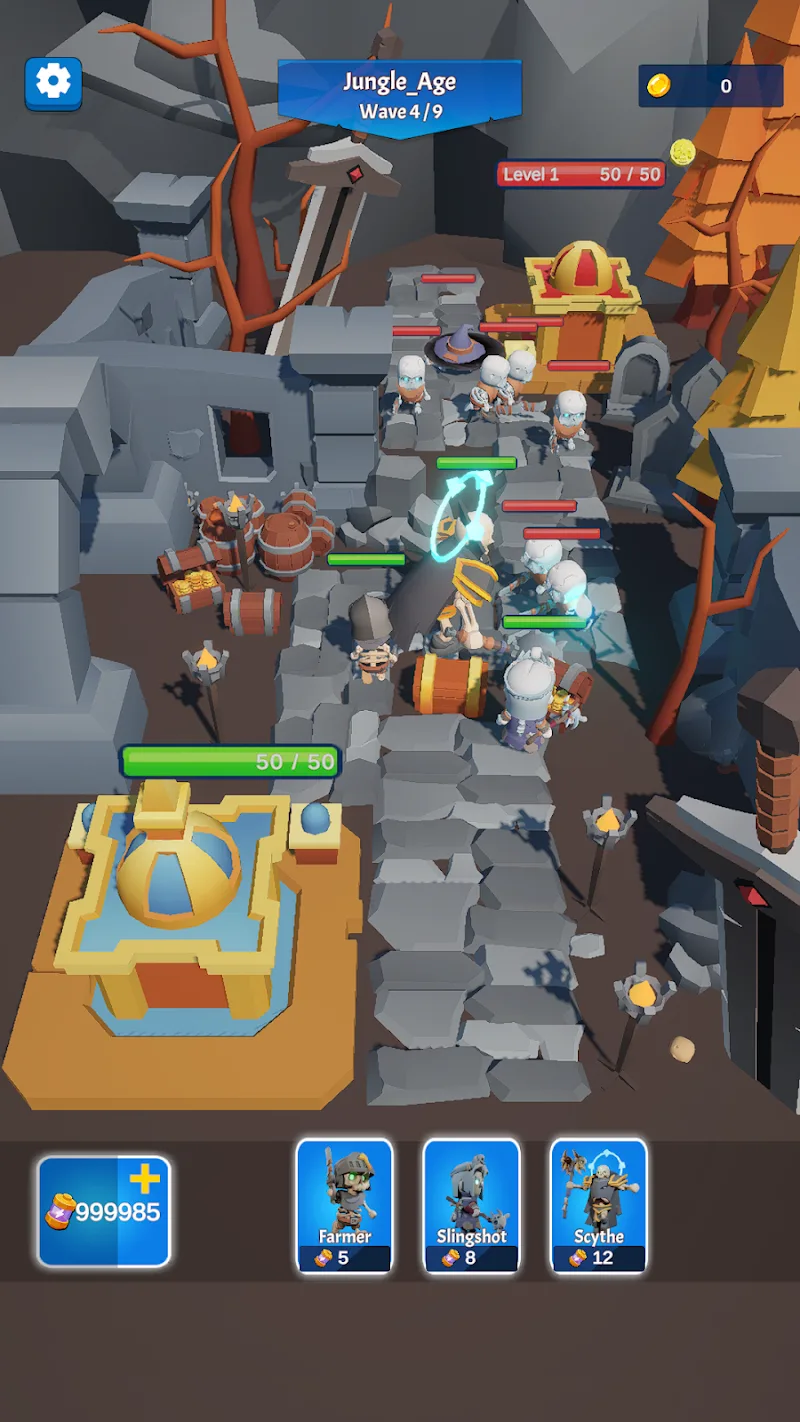The image size is (800, 1422).
Task: Open the settings gear menu
Action: tap(53, 82)
